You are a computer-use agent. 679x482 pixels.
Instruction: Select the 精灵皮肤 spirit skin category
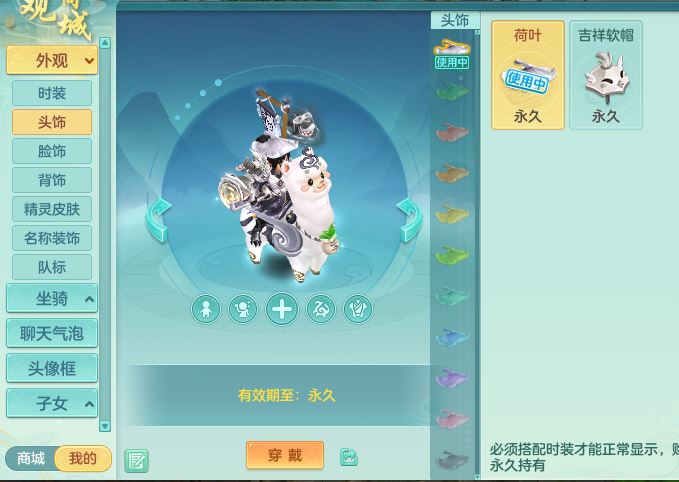pos(52,209)
